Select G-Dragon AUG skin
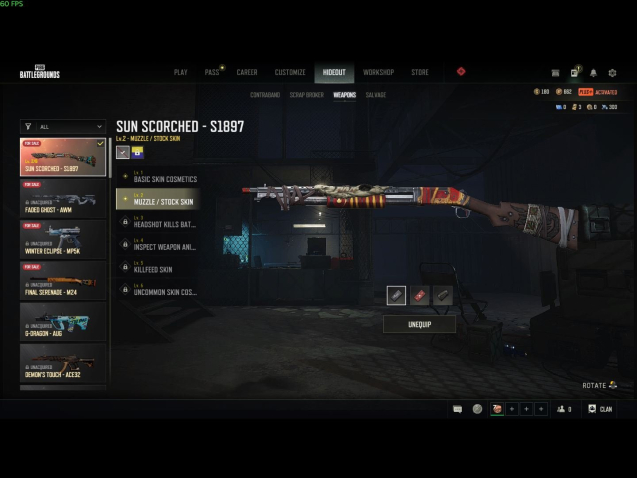This screenshot has width=637, height=478. click(63, 321)
